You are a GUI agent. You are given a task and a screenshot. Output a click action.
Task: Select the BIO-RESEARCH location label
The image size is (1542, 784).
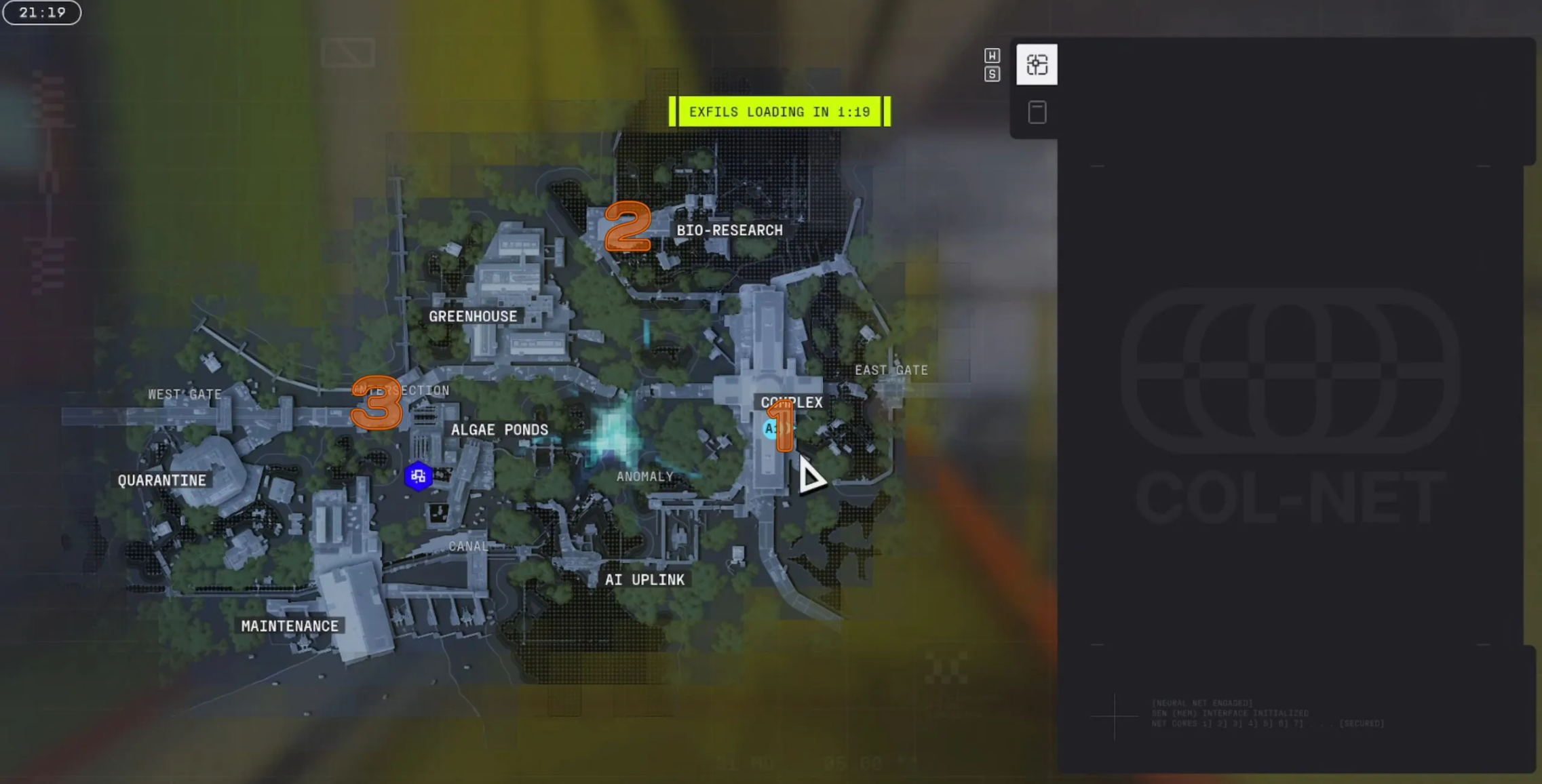click(729, 231)
